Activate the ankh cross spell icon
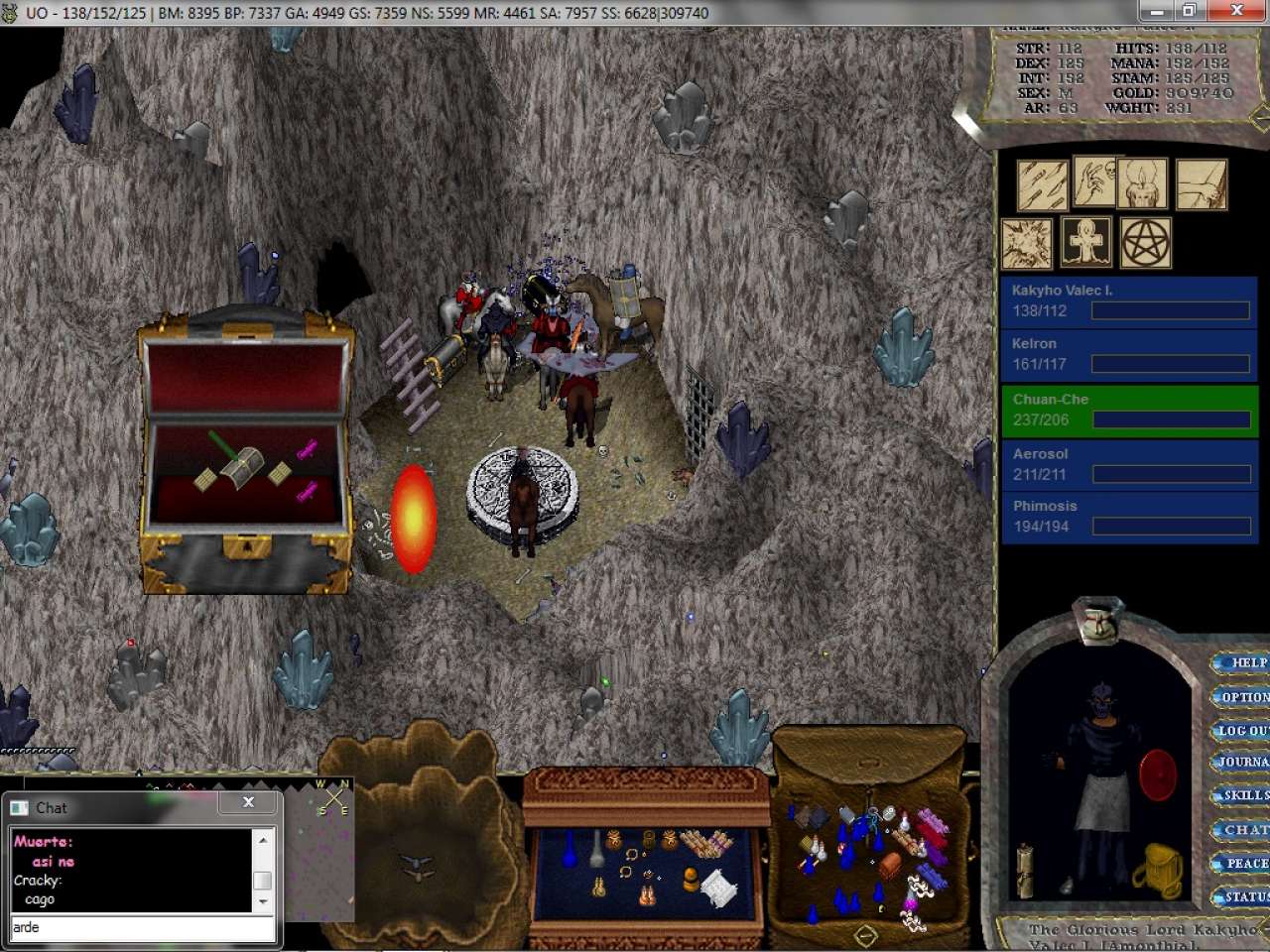The image size is (1270, 952). click(1086, 241)
